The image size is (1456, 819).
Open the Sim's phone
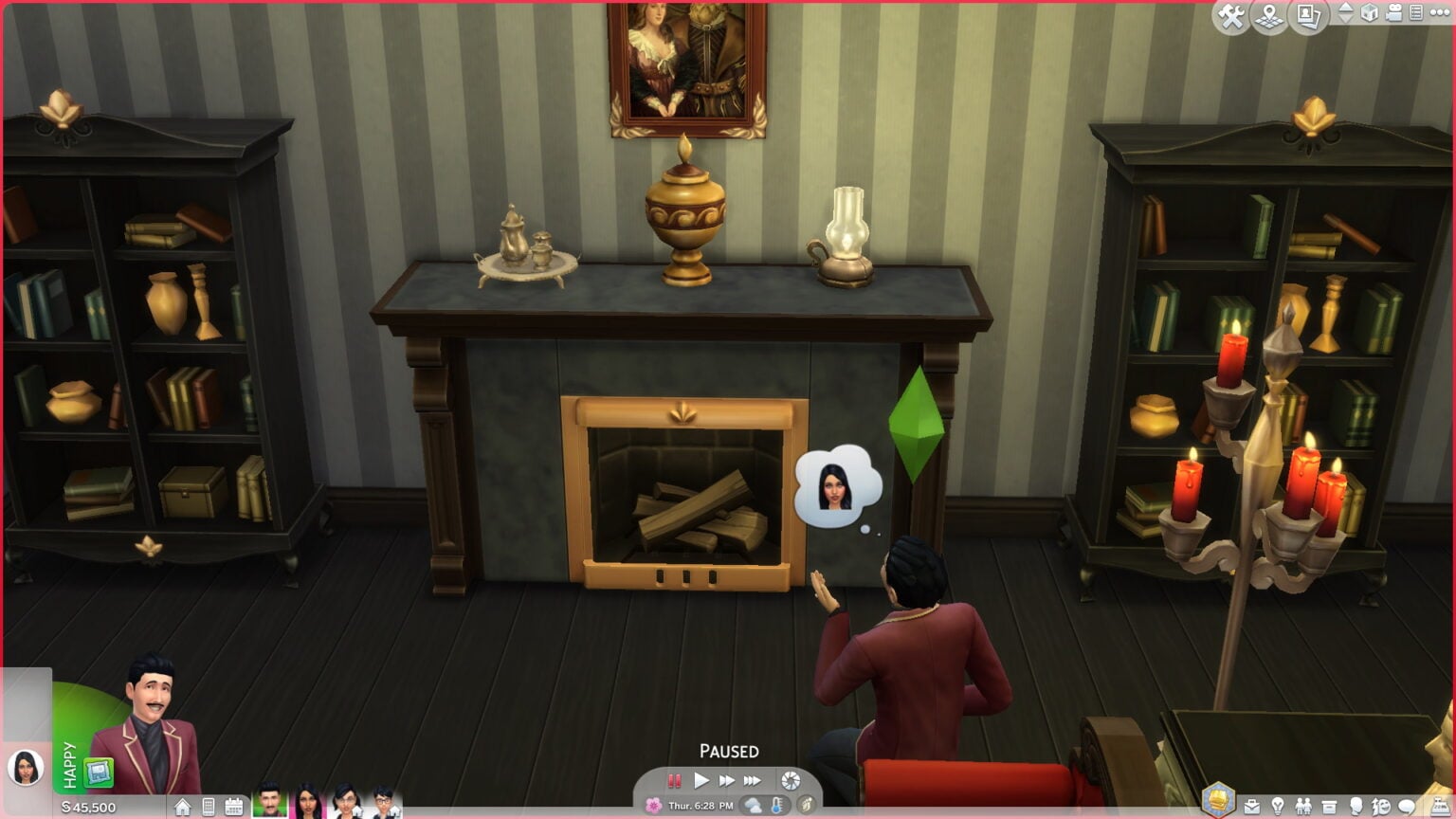click(207, 808)
